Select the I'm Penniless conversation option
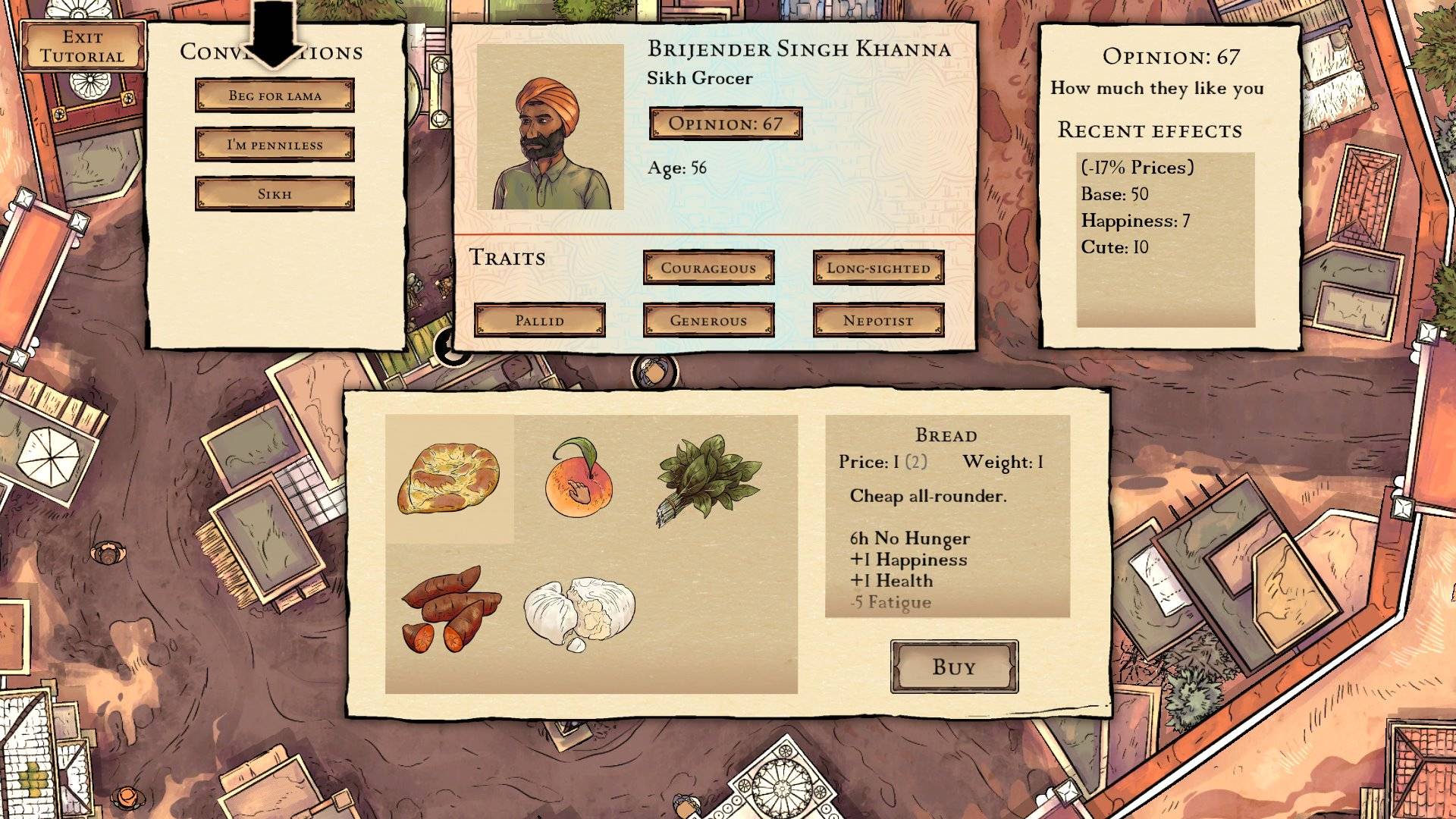Viewport: 1456px width, 819px height. tap(275, 145)
